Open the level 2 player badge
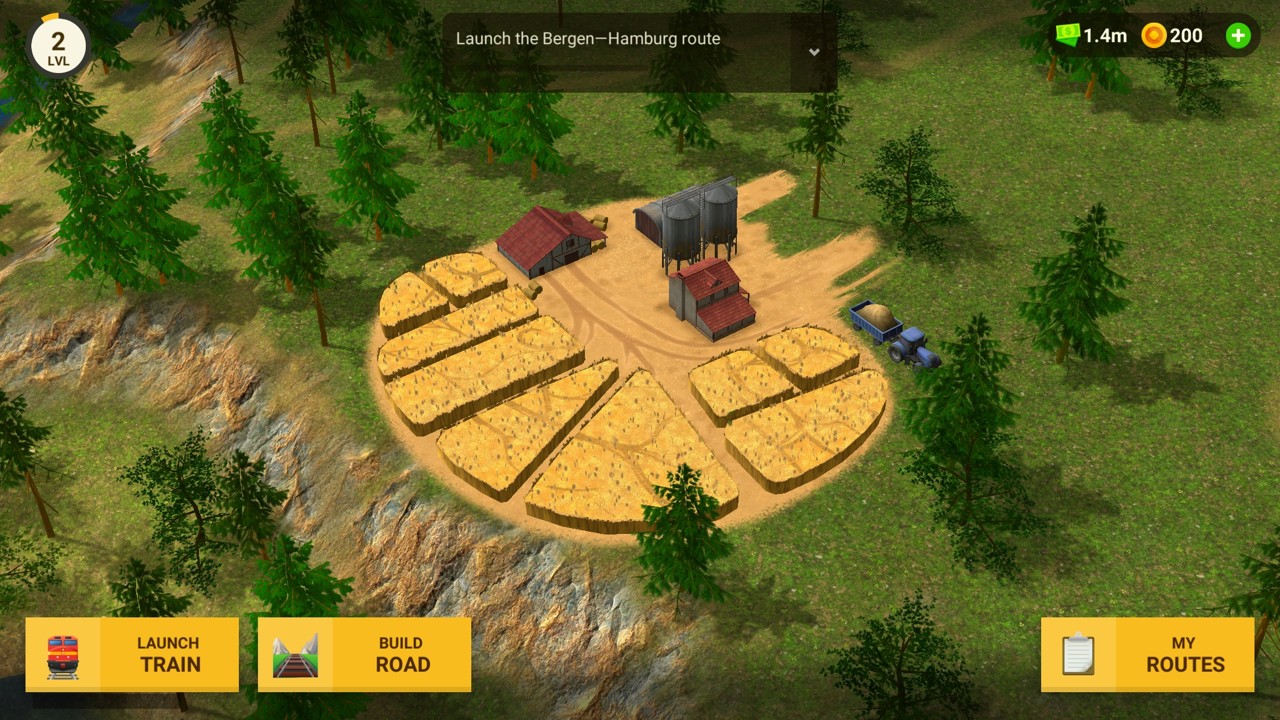Screen dimensions: 1280x720 pos(58,45)
